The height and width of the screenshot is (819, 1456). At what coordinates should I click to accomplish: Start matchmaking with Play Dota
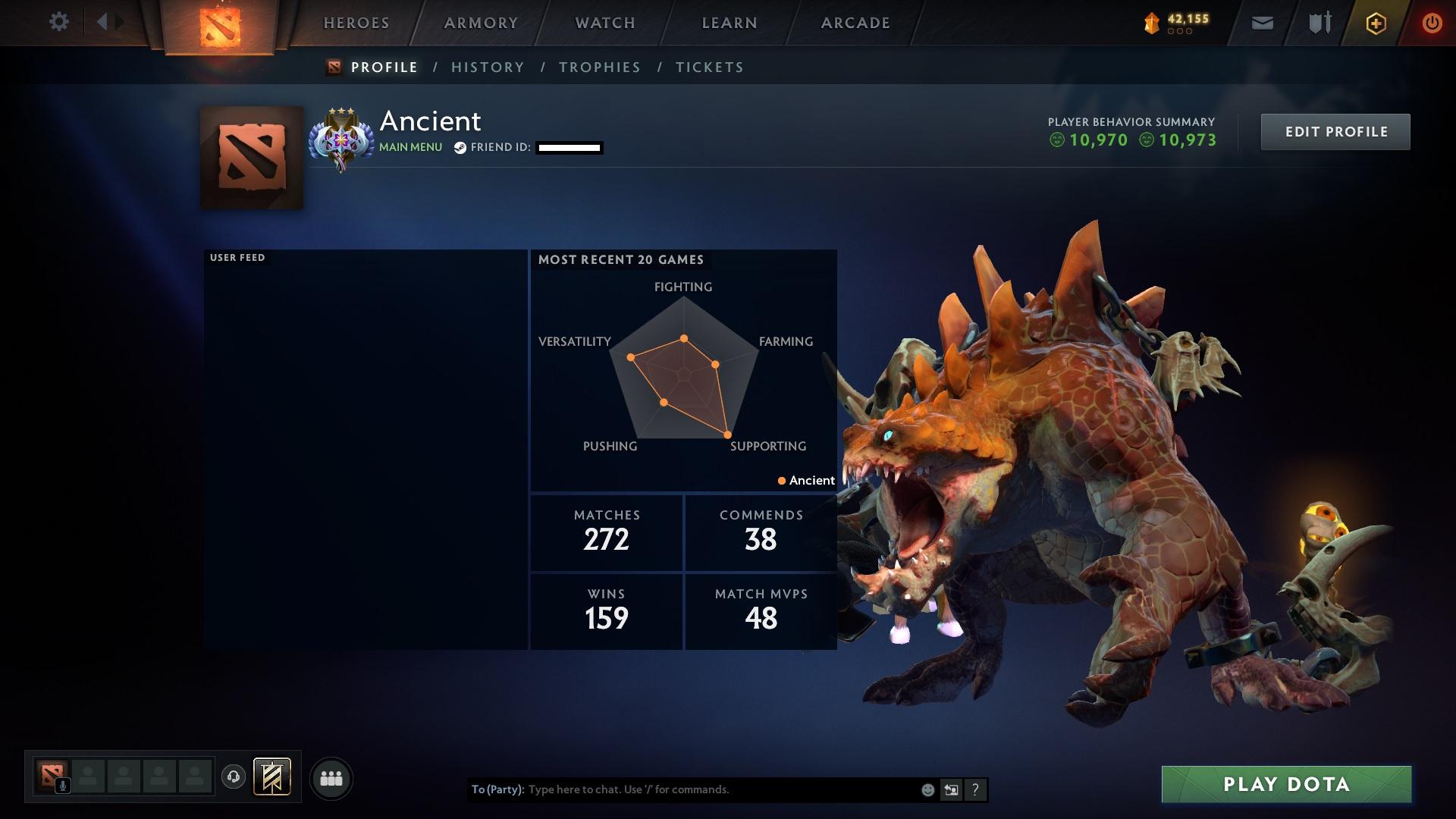(1286, 784)
